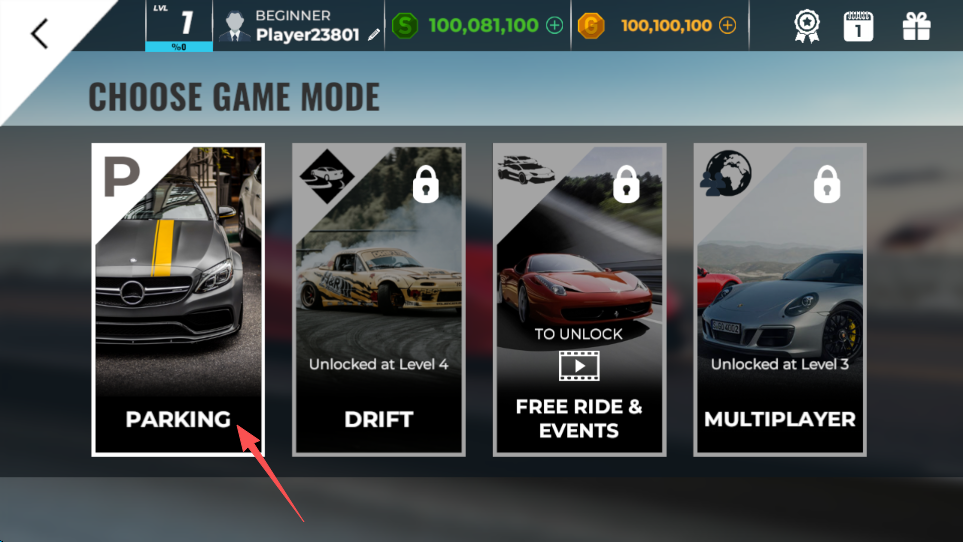The width and height of the screenshot is (963, 542).
Task: Select the Parking game mode
Action: coord(178,300)
